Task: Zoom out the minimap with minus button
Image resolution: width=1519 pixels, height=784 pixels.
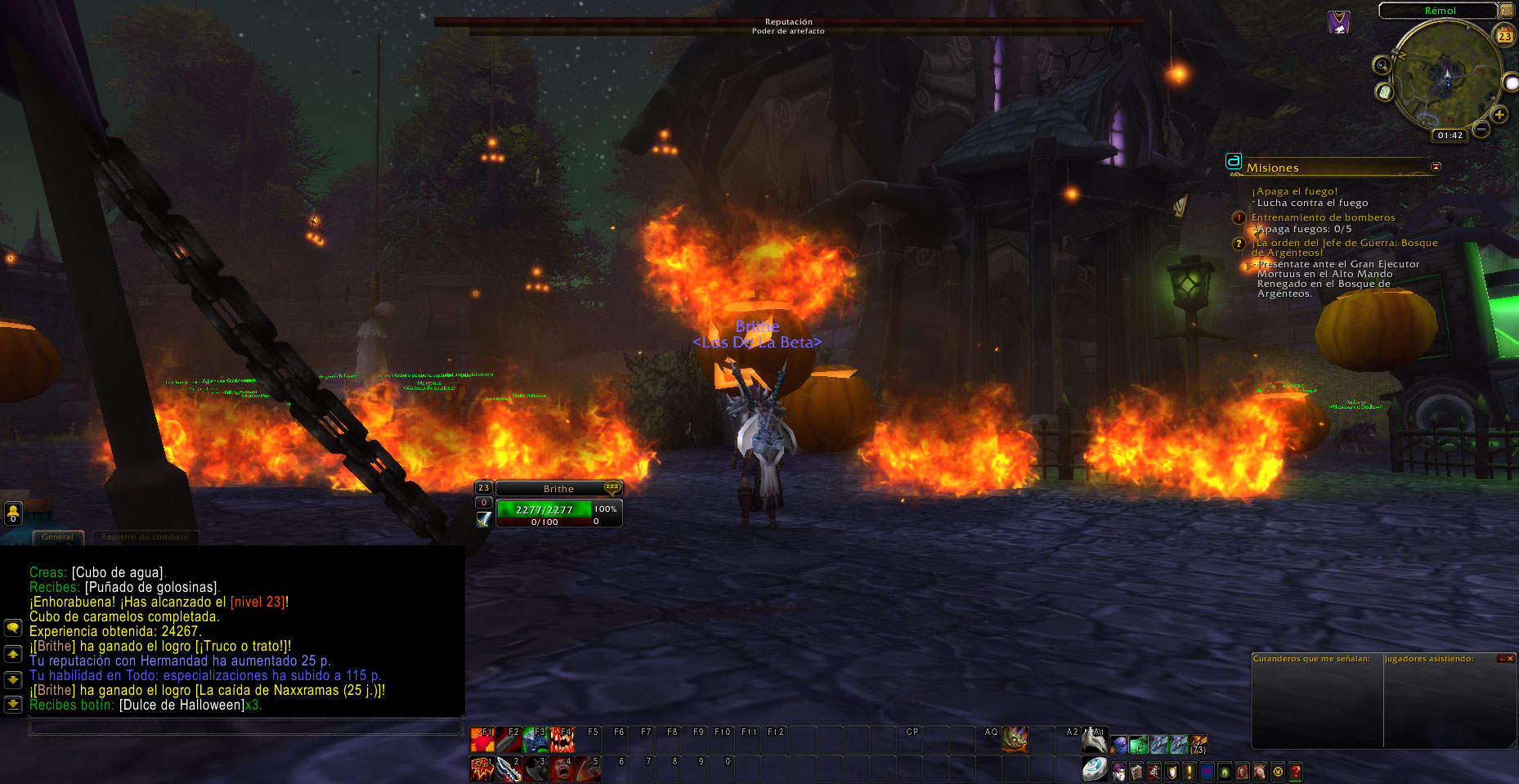Action: click(x=1481, y=129)
